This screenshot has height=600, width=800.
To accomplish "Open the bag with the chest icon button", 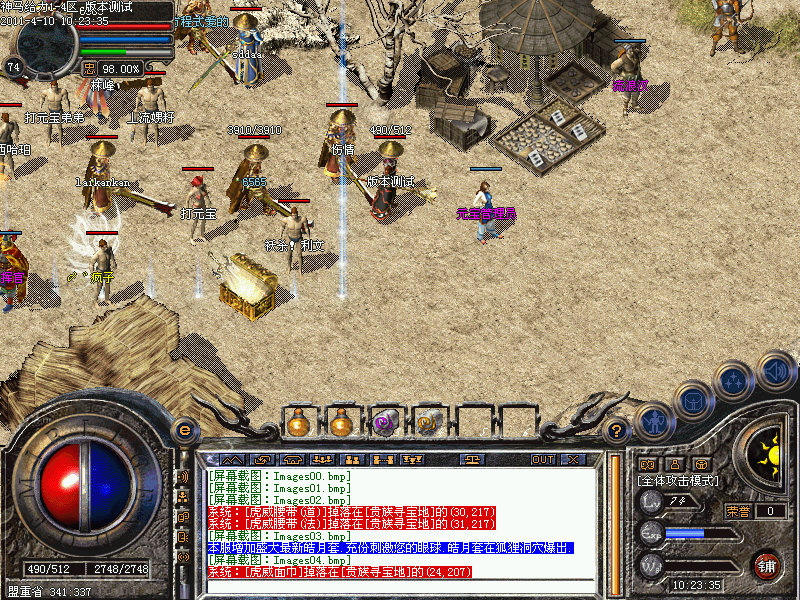I will click(x=692, y=401).
